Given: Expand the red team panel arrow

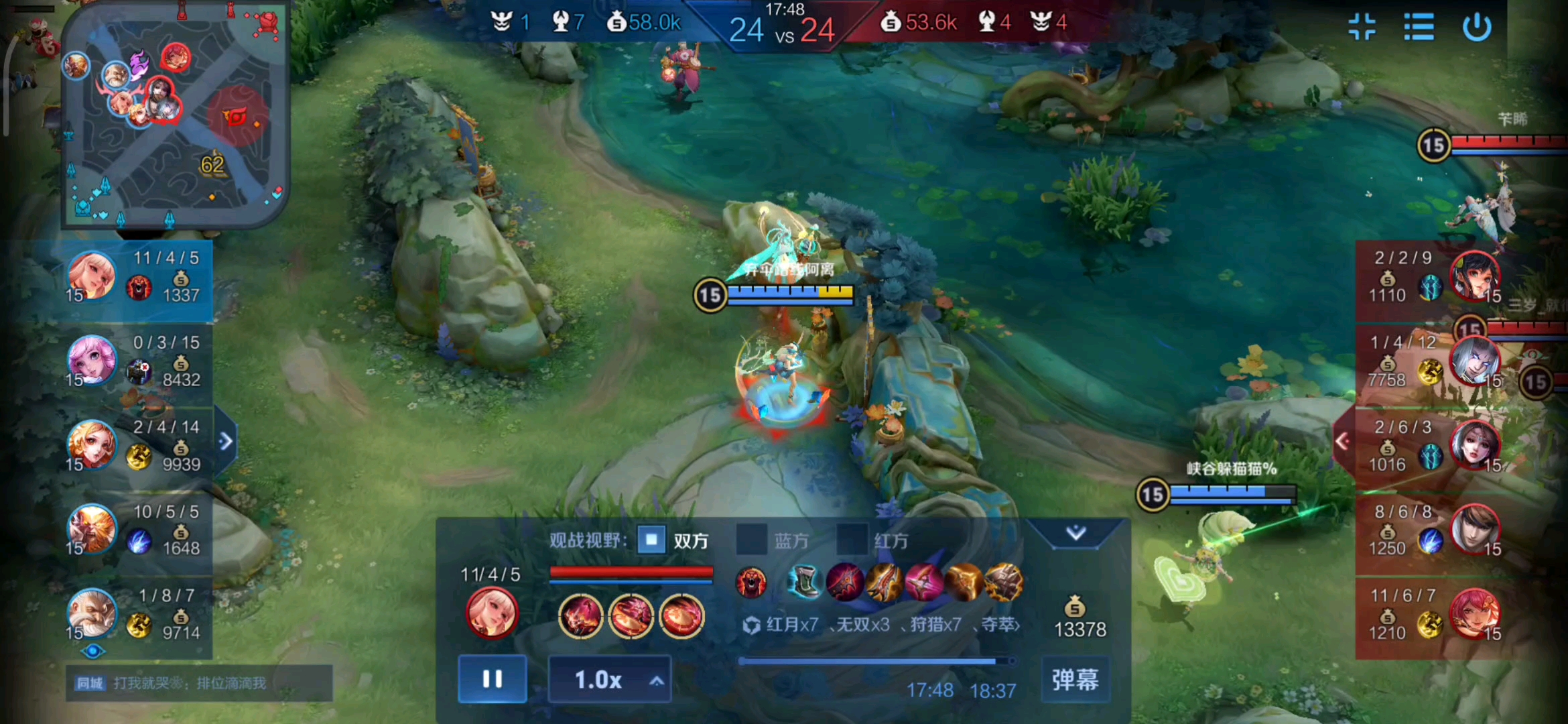Looking at the screenshot, I should 1342,441.
